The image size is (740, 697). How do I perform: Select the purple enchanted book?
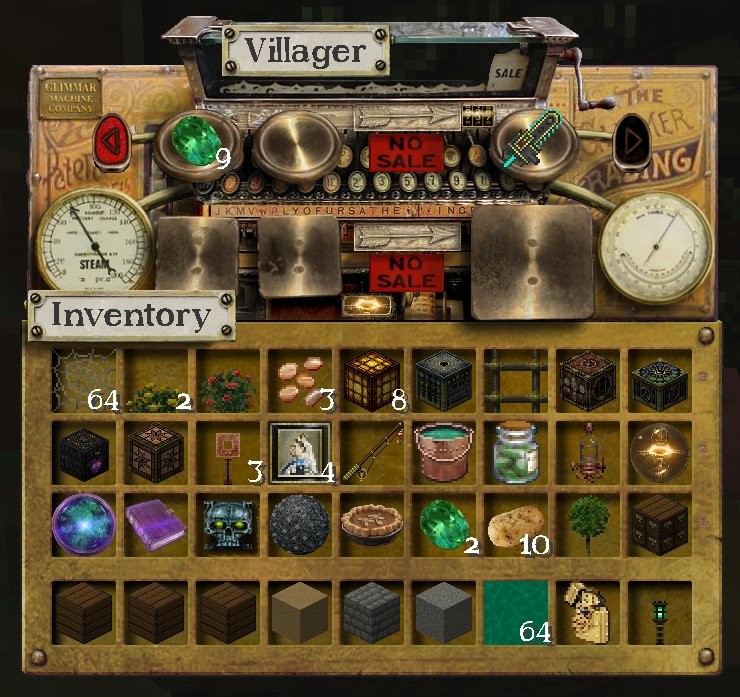(157, 524)
